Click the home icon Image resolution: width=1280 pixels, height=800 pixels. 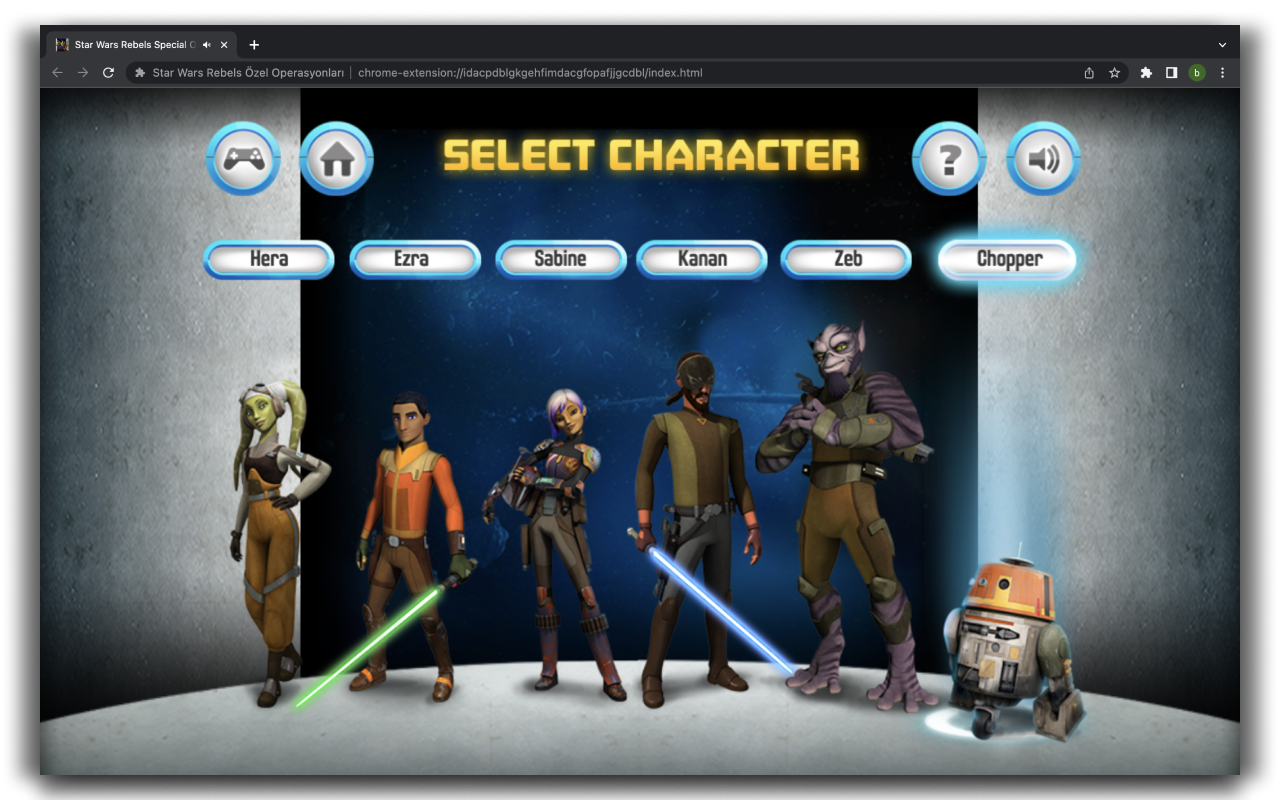point(336,158)
